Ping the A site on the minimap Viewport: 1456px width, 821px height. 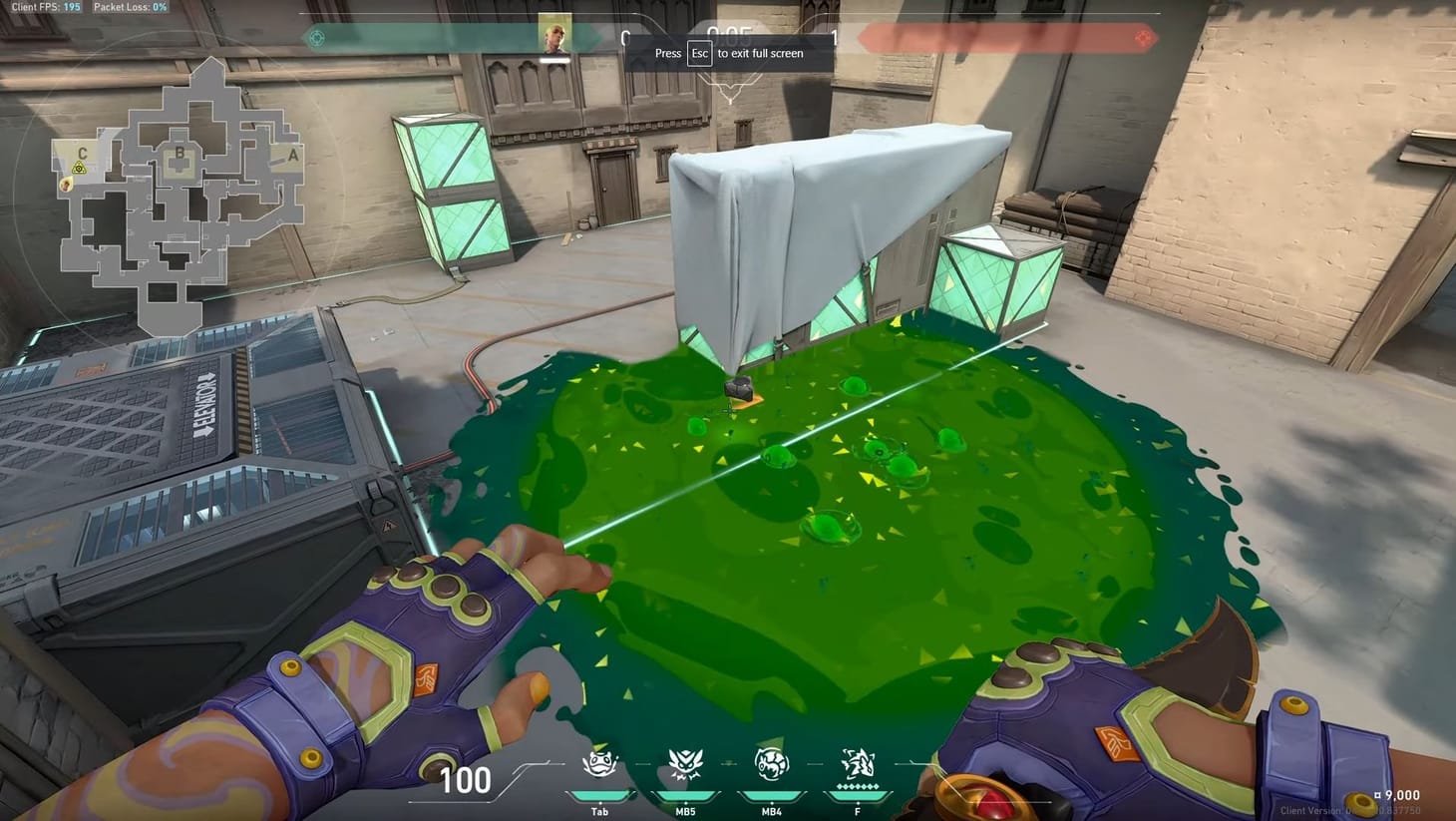click(292, 155)
